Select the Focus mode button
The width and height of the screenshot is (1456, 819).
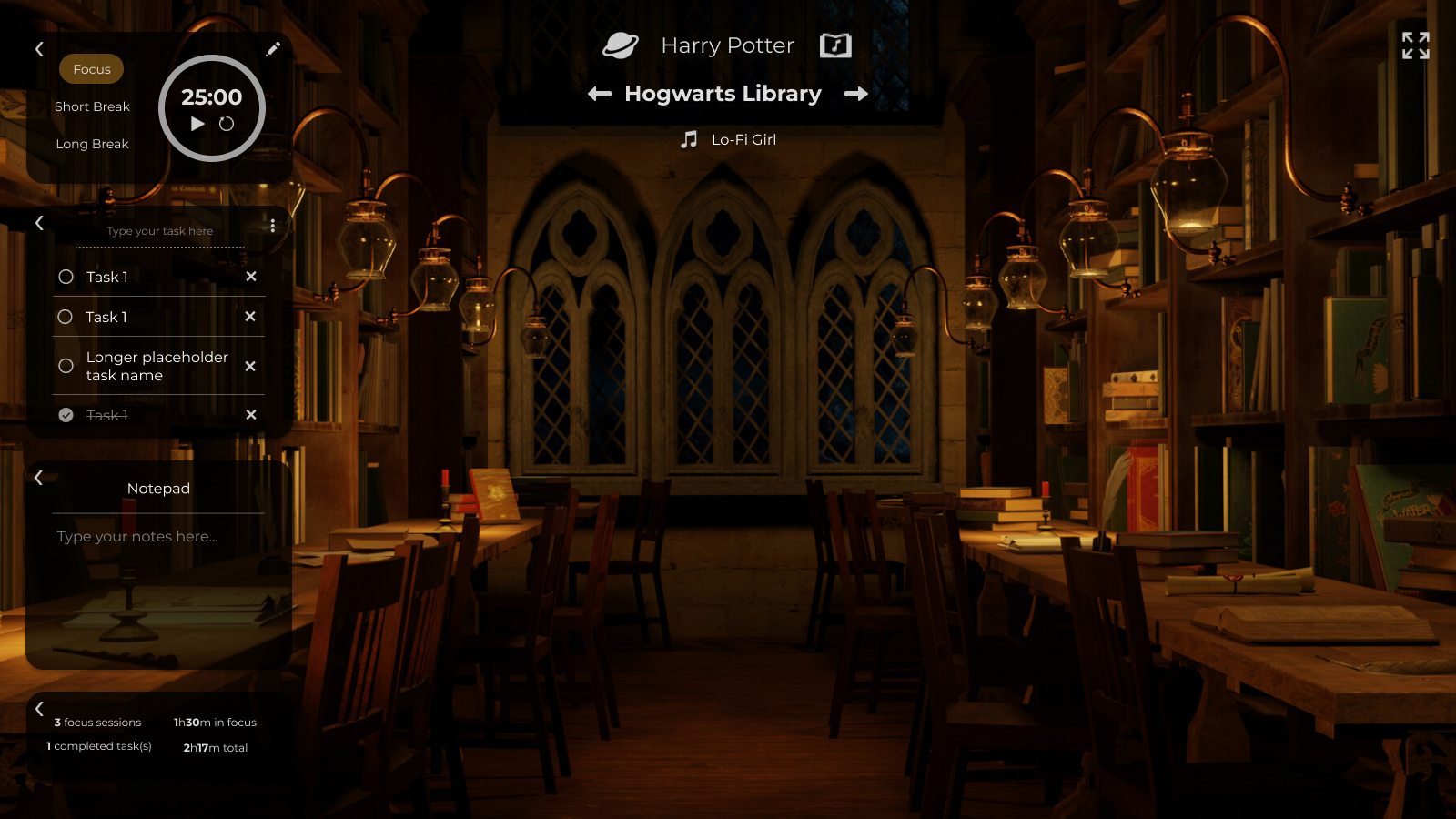pyautogui.click(x=91, y=68)
